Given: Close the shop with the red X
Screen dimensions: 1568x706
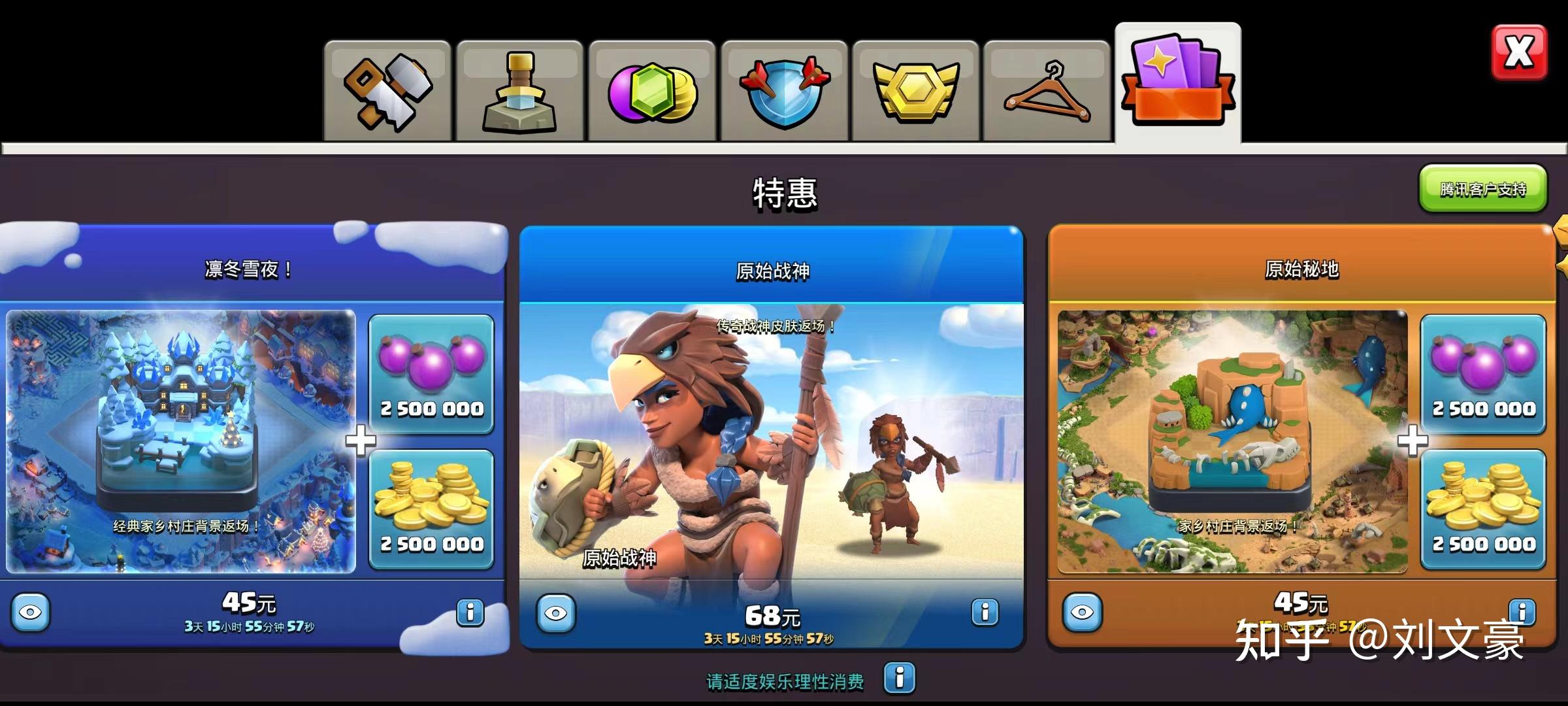Looking at the screenshot, I should tap(1519, 52).
